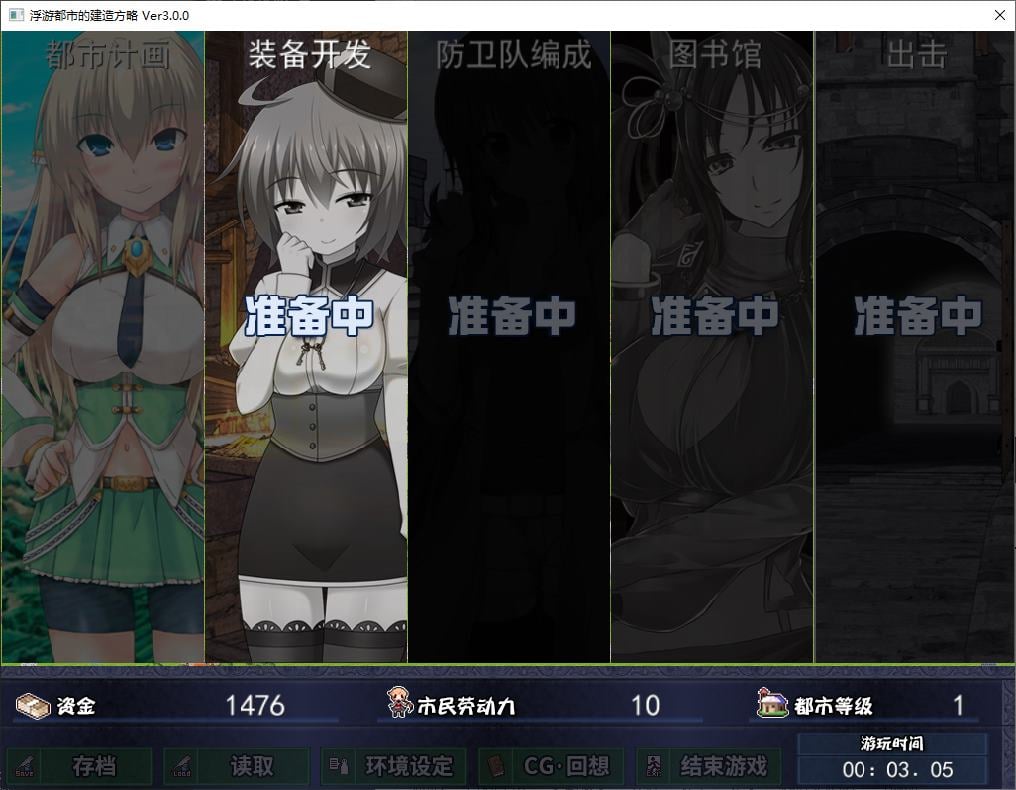Open 环境设定 settings

[394, 767]
